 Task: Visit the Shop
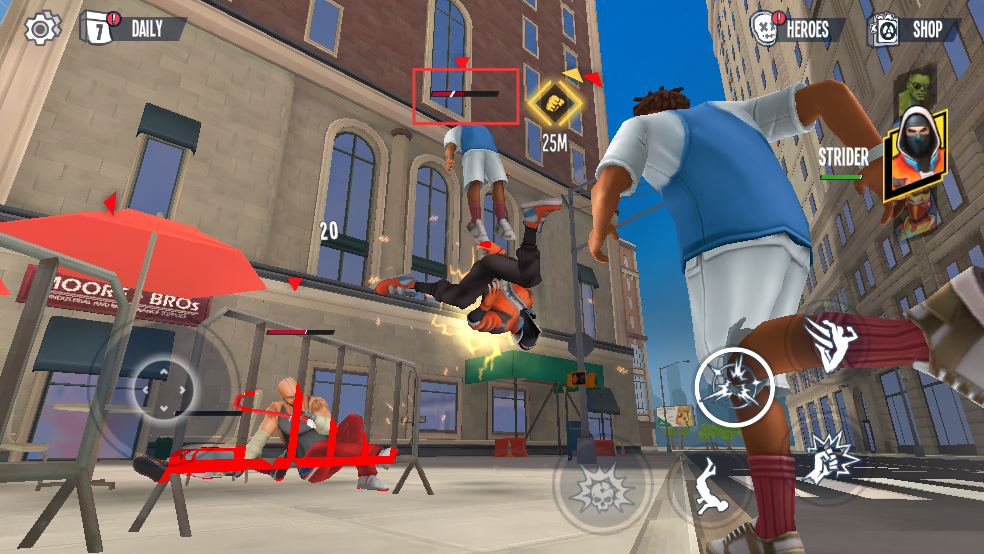(912, 28)
